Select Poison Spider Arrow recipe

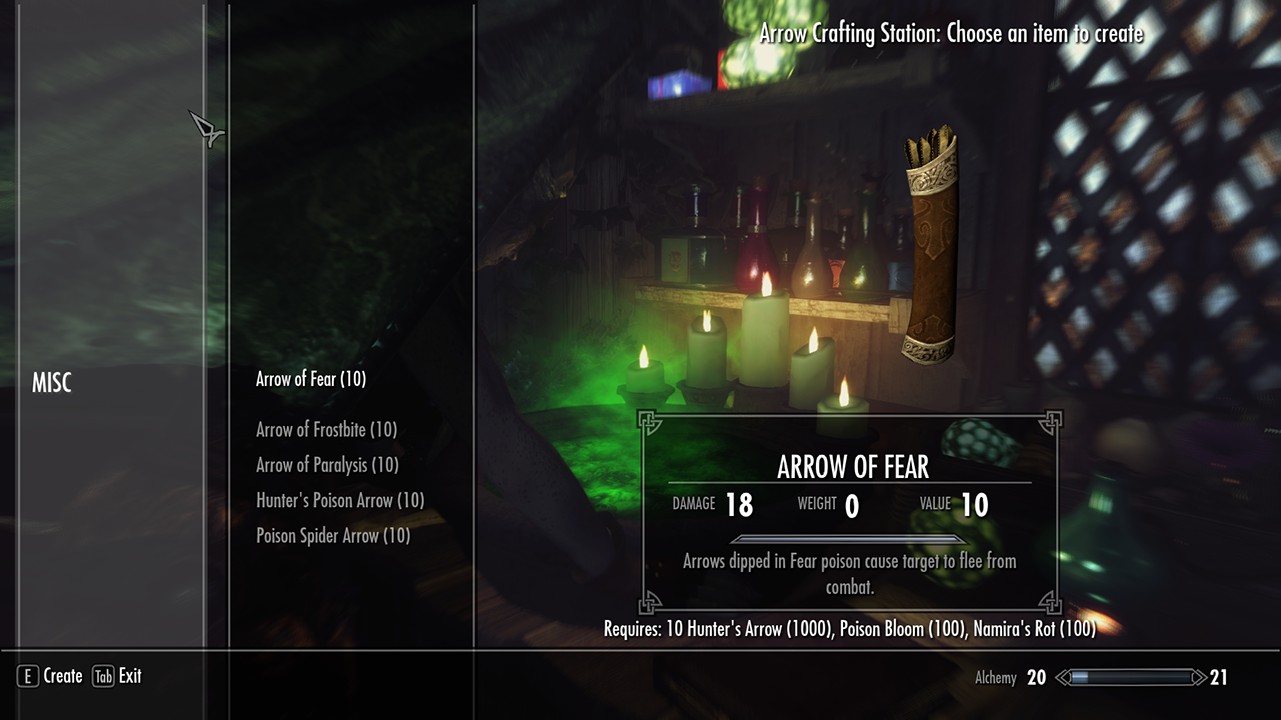tap(333, 536)
